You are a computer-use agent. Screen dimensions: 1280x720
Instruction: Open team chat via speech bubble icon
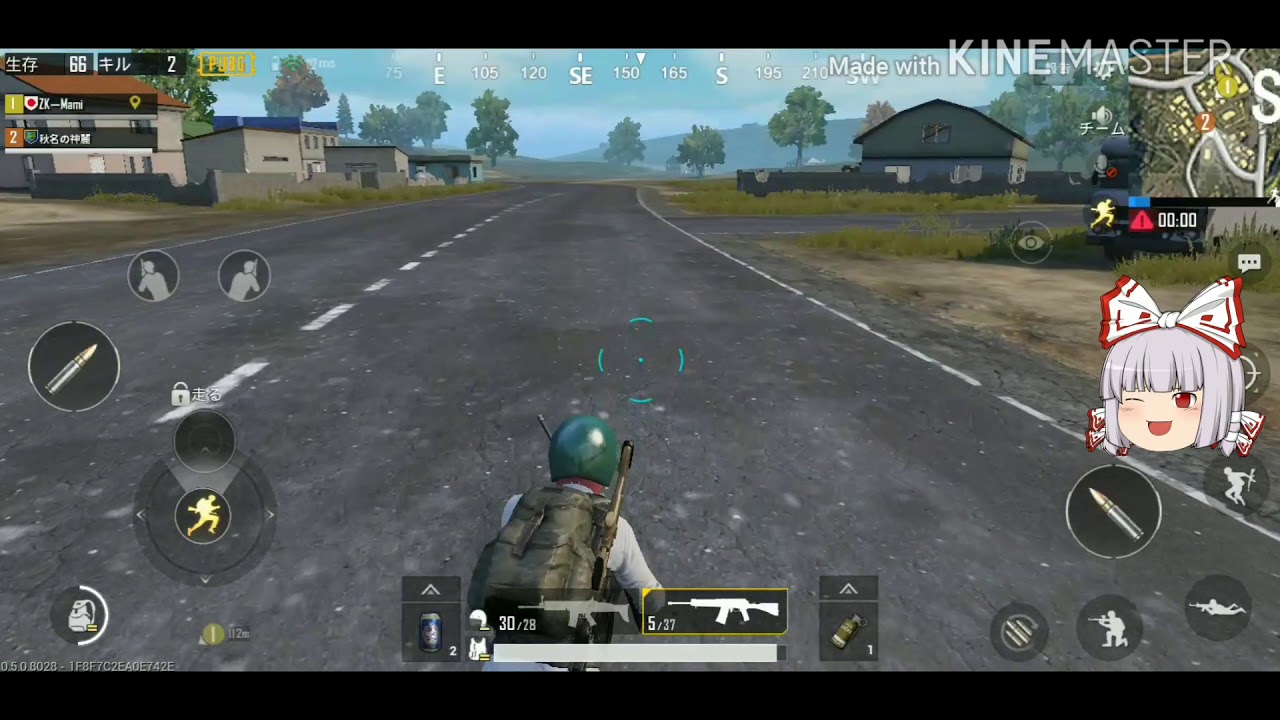click(1250, 264)
